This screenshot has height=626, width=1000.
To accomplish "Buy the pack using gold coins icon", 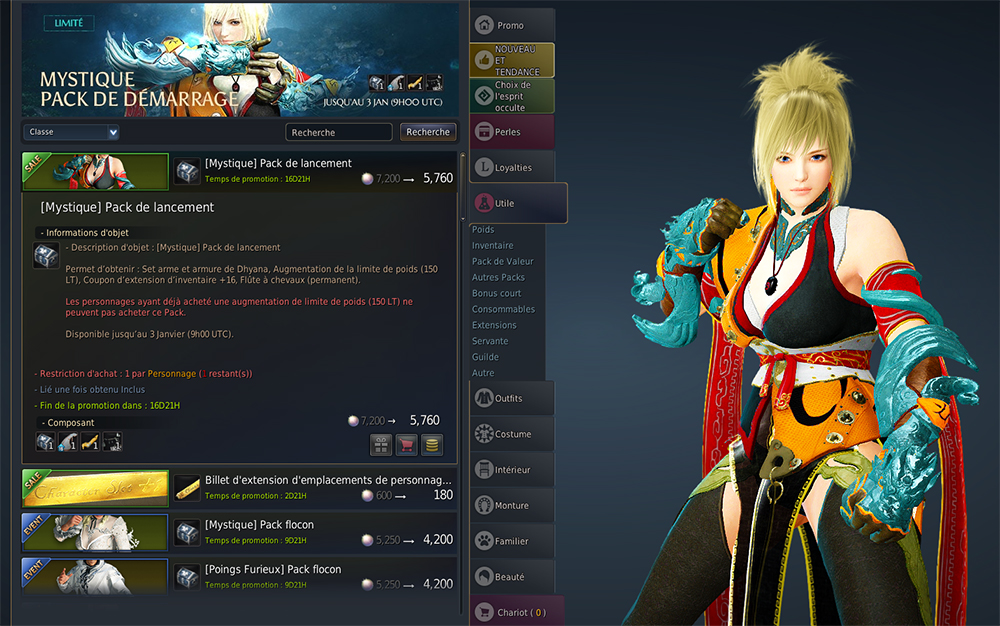I will [432, 445].
